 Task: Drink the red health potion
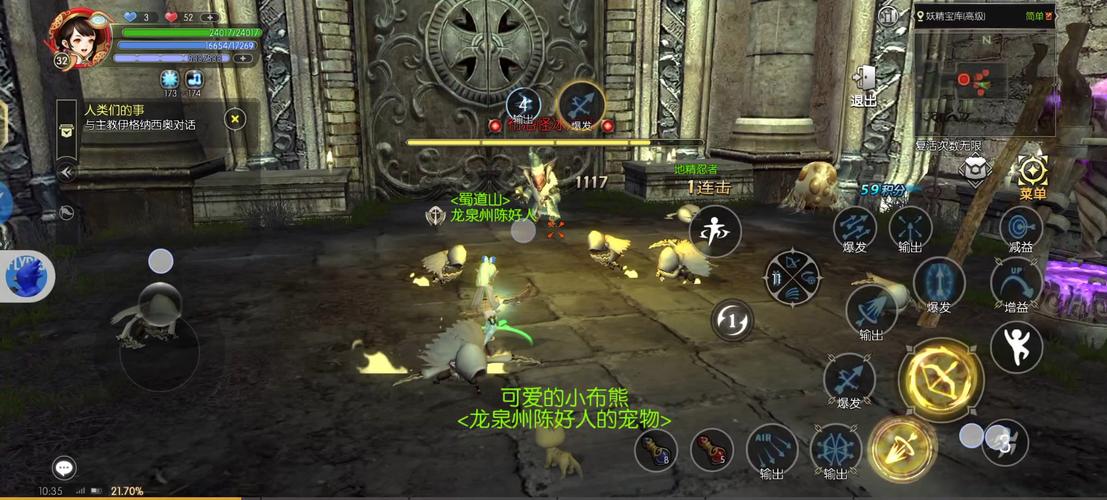click(711, 449)
